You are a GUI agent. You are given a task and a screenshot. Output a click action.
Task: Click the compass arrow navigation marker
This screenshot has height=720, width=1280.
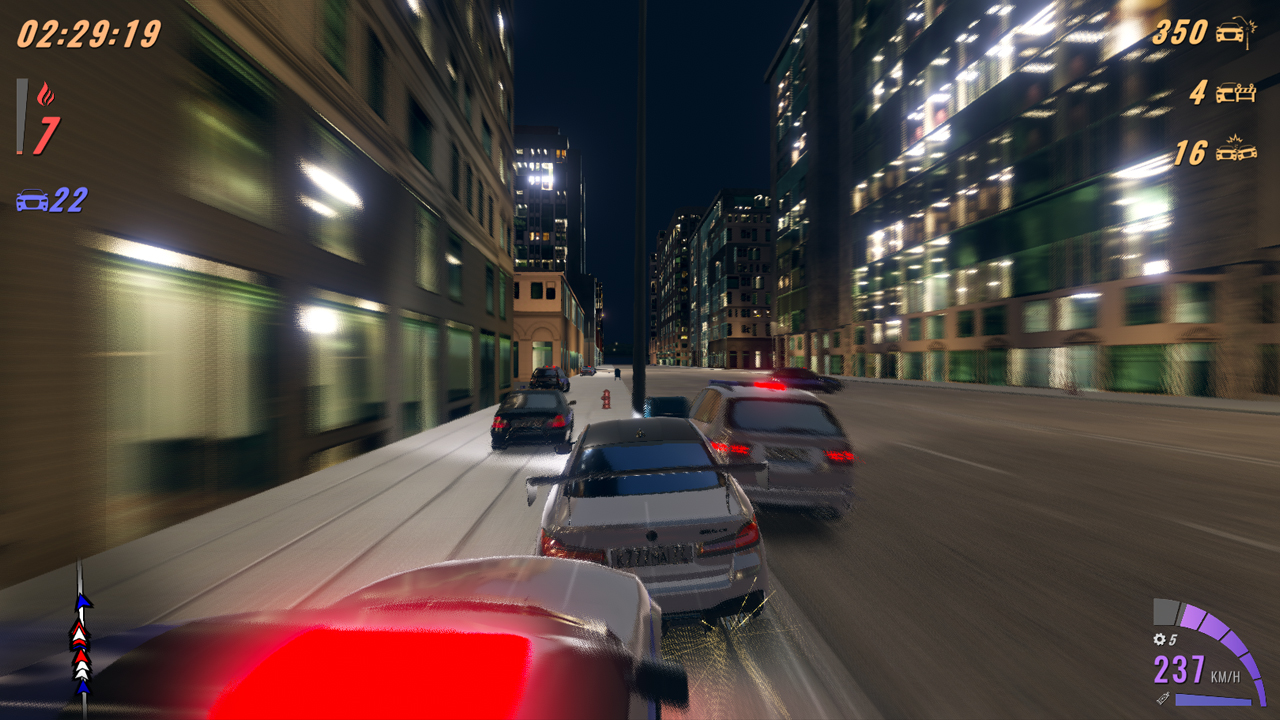click(x=83, y=602)
